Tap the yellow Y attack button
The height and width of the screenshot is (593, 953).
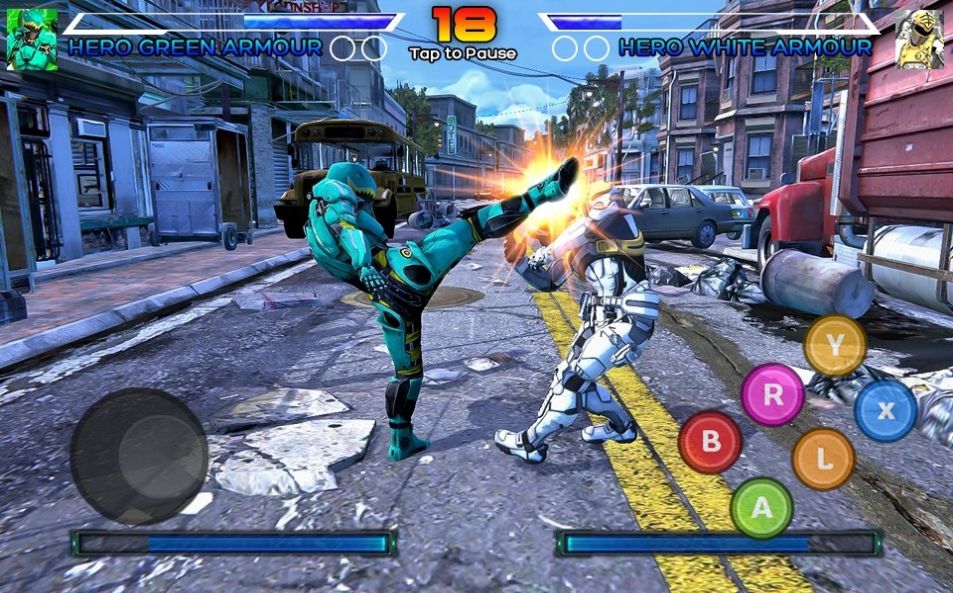[x=835, y=346]
